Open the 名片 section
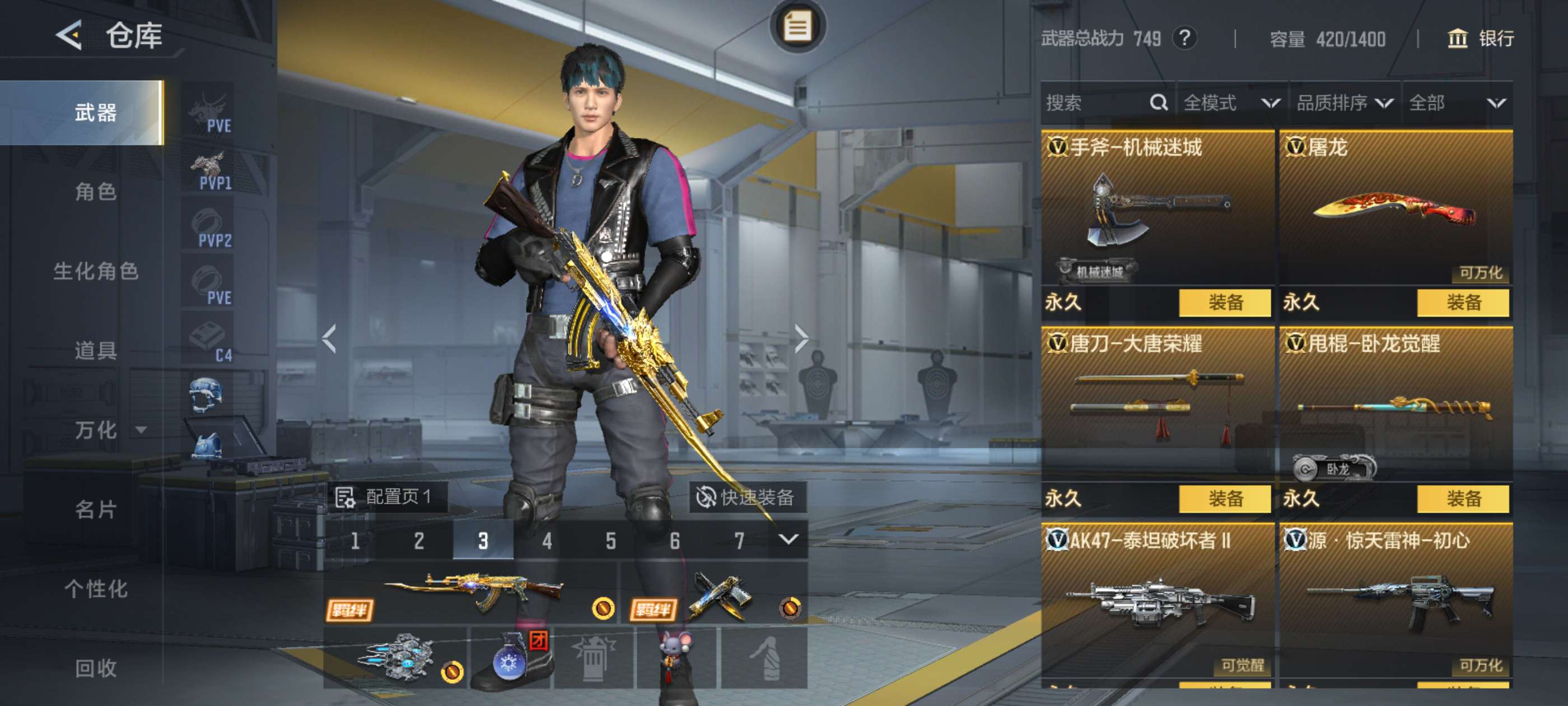1568x706 pixels. 96,509
